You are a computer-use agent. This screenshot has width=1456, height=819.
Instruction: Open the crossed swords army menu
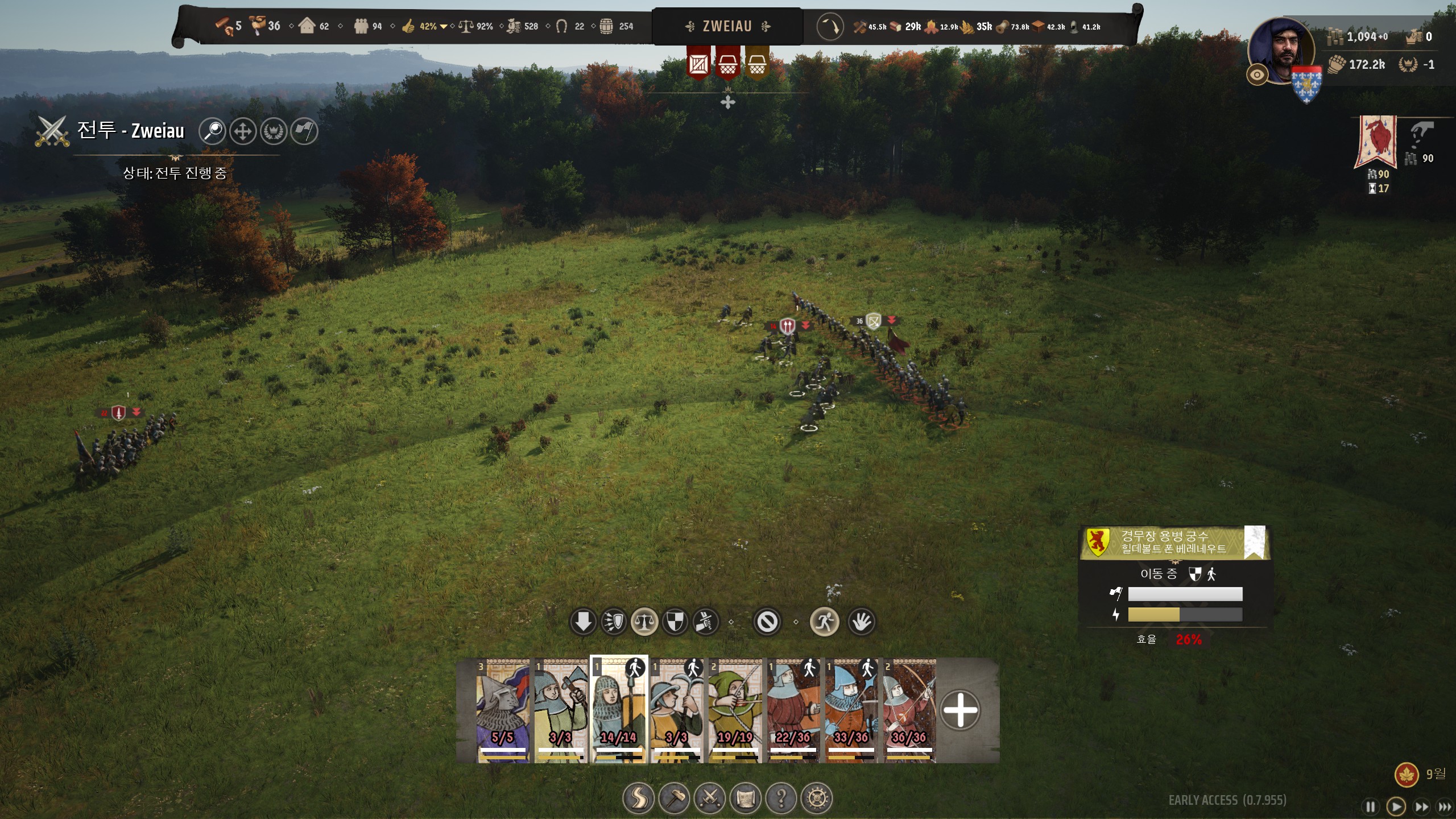point(710,799)
